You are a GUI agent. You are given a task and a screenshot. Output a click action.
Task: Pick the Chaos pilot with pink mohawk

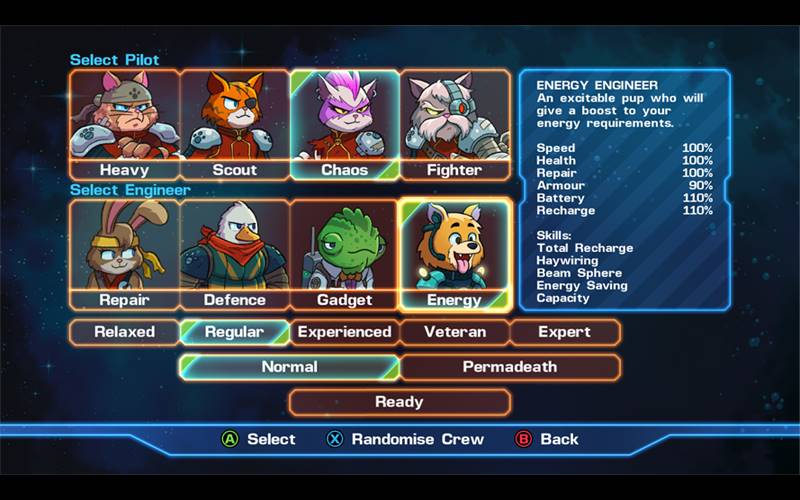point(344,124)
